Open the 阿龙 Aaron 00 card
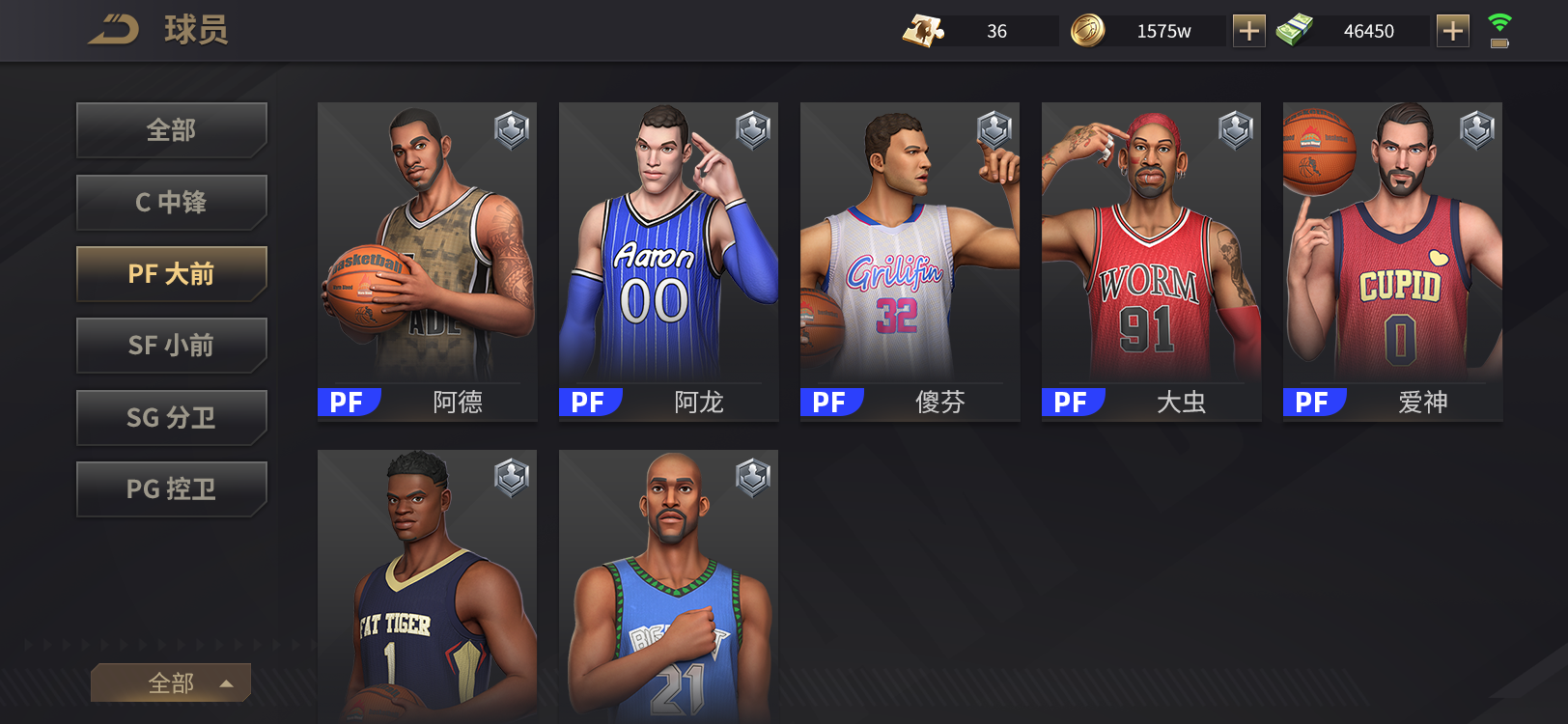 click(668, 261)
